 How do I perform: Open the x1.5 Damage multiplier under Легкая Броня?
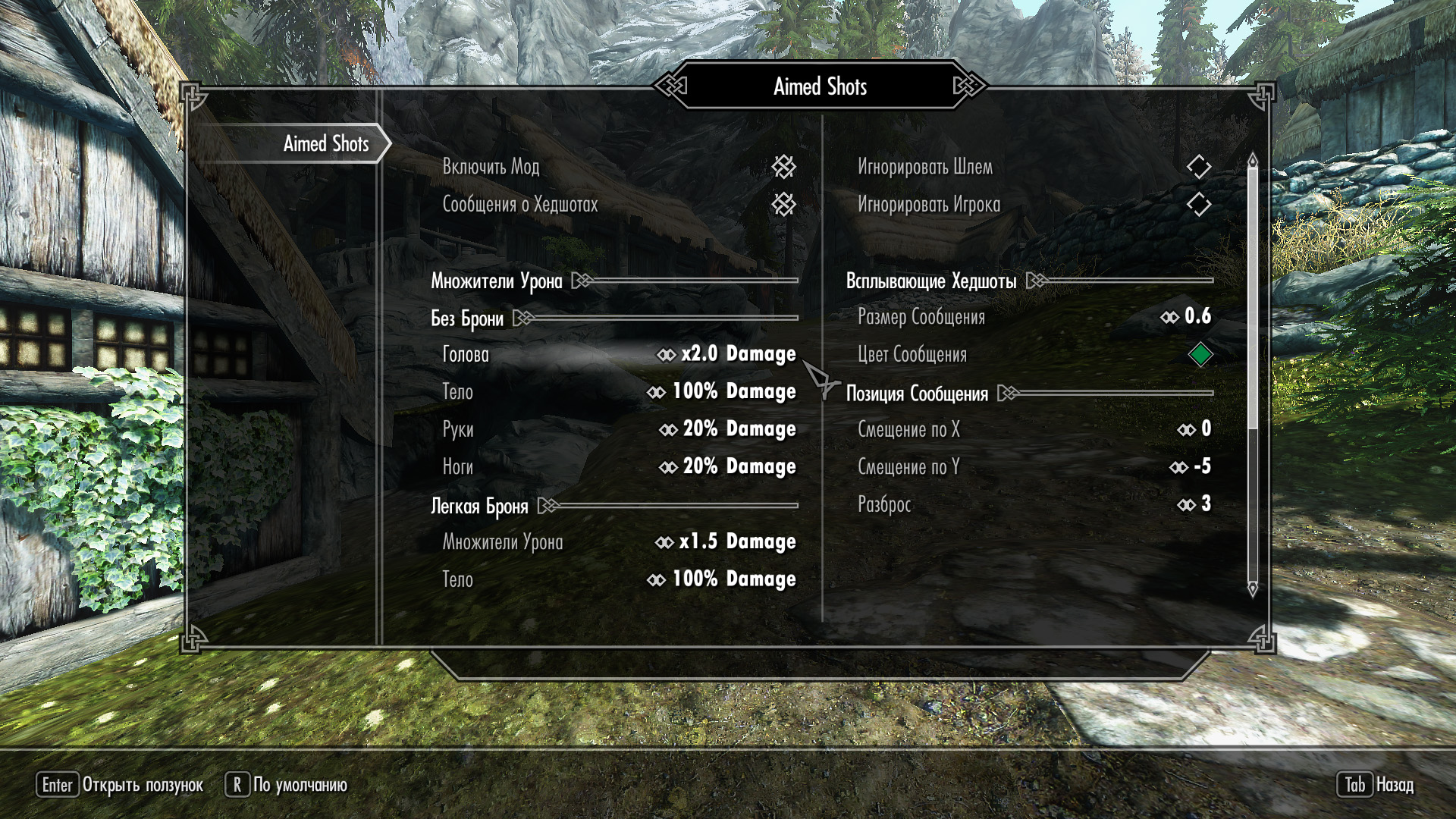(x=726, y=541)
